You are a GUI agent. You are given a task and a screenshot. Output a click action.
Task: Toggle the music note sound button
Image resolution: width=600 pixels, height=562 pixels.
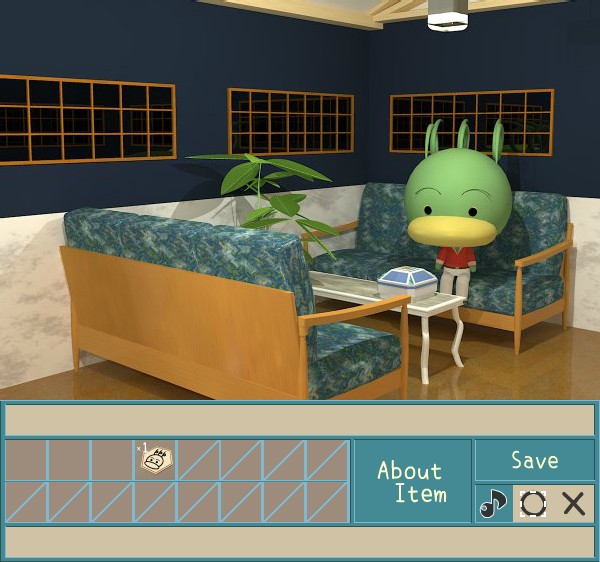[492, 503]
